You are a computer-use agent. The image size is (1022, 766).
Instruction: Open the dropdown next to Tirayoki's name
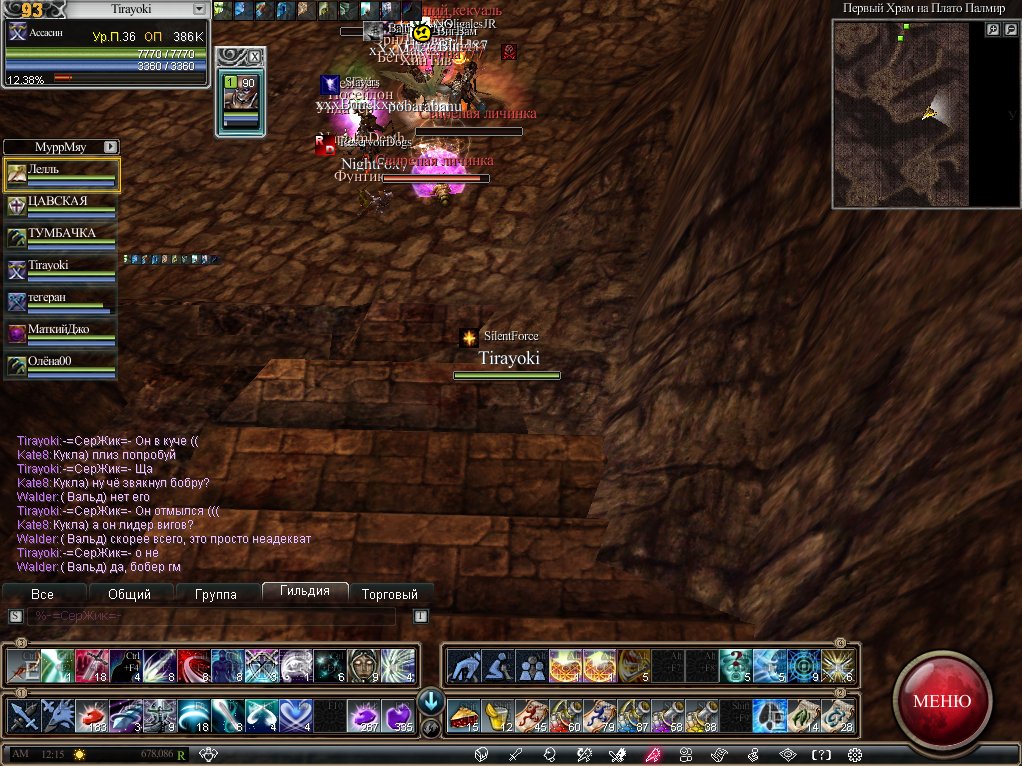(x=199, y=9)
